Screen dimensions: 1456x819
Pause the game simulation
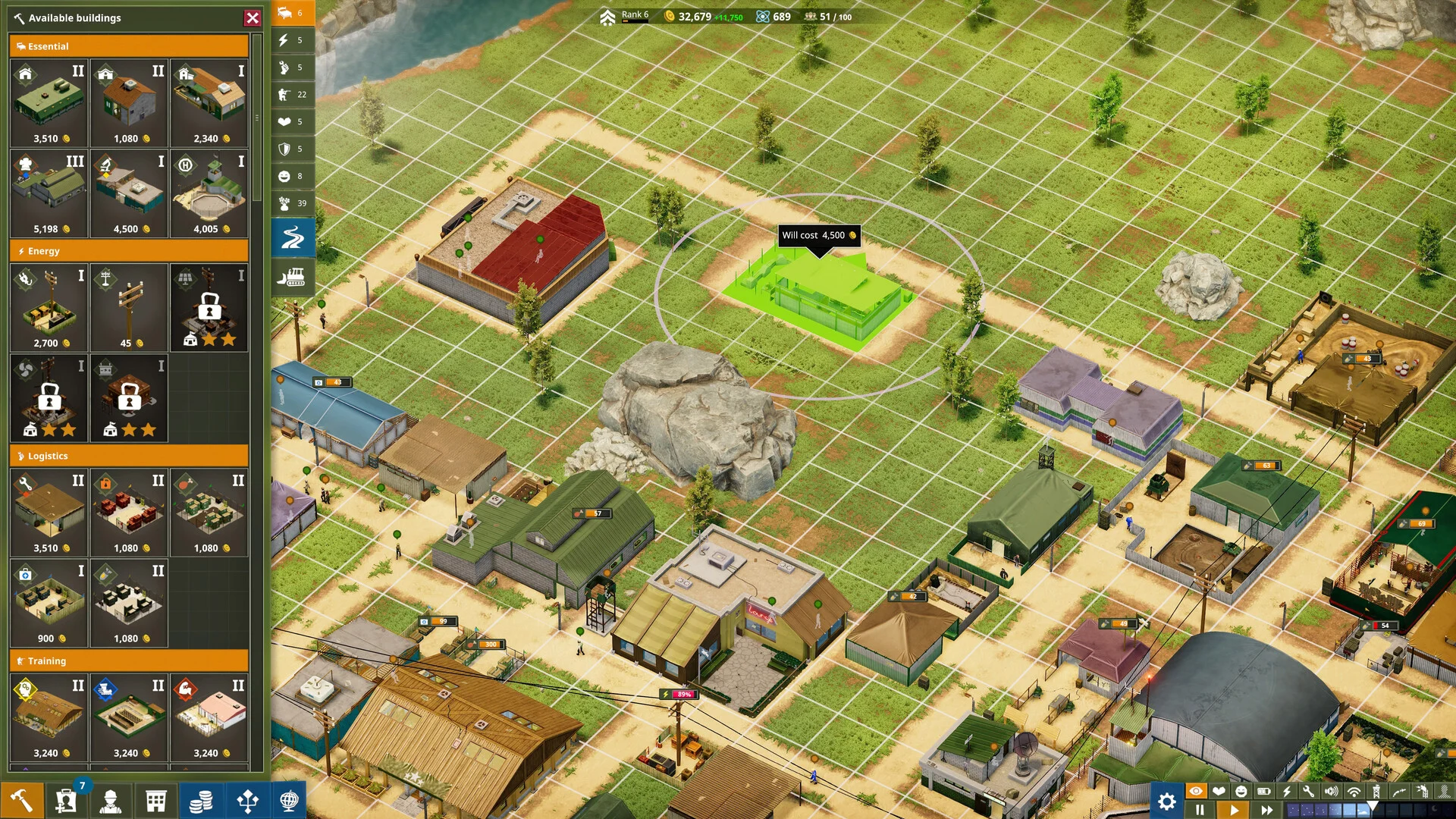coord(1200,810)
